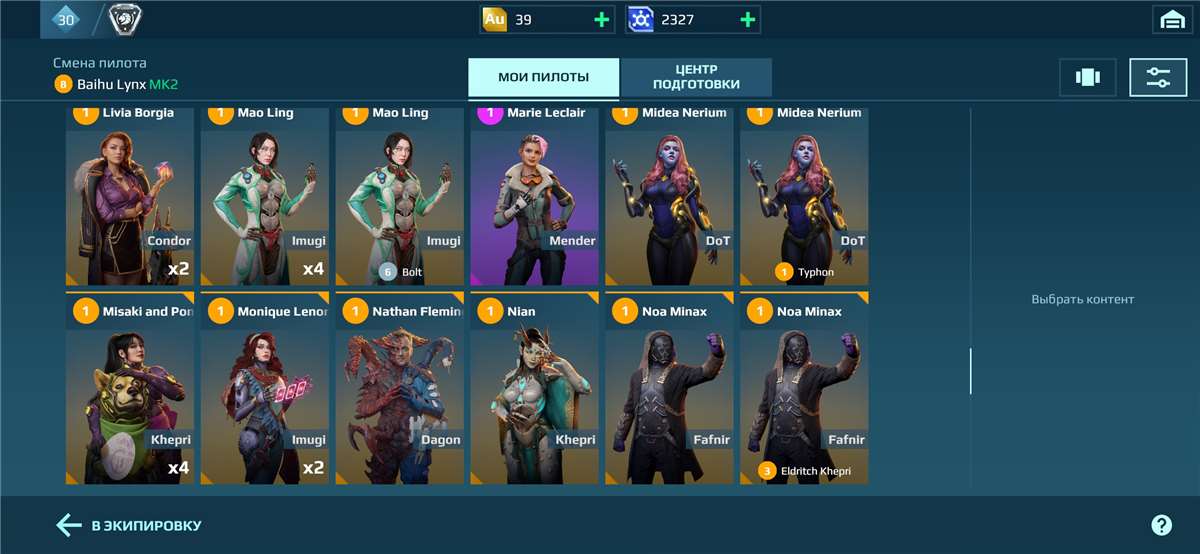Select Mao Ling assigned to Bolt
This screenshot has width=1200, height=554.
pyautogui.click(x=400, y=200)
